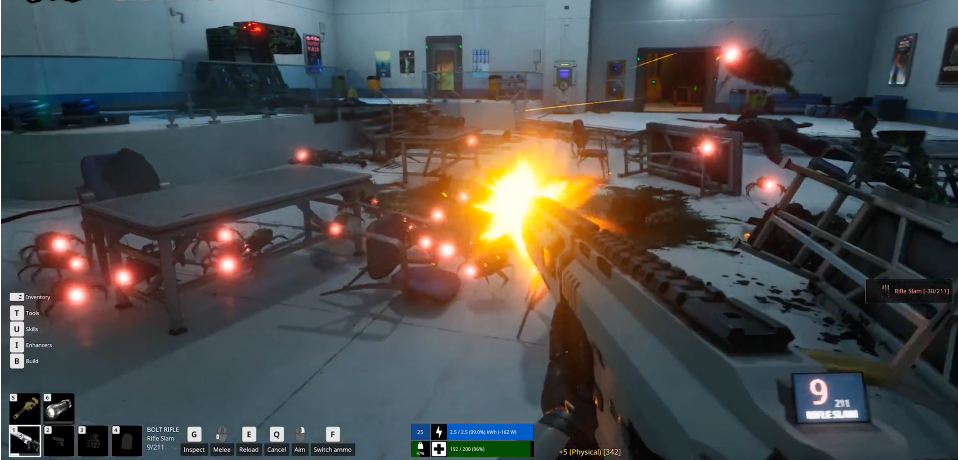Select the bolt rifle hotbar slot

25,440
